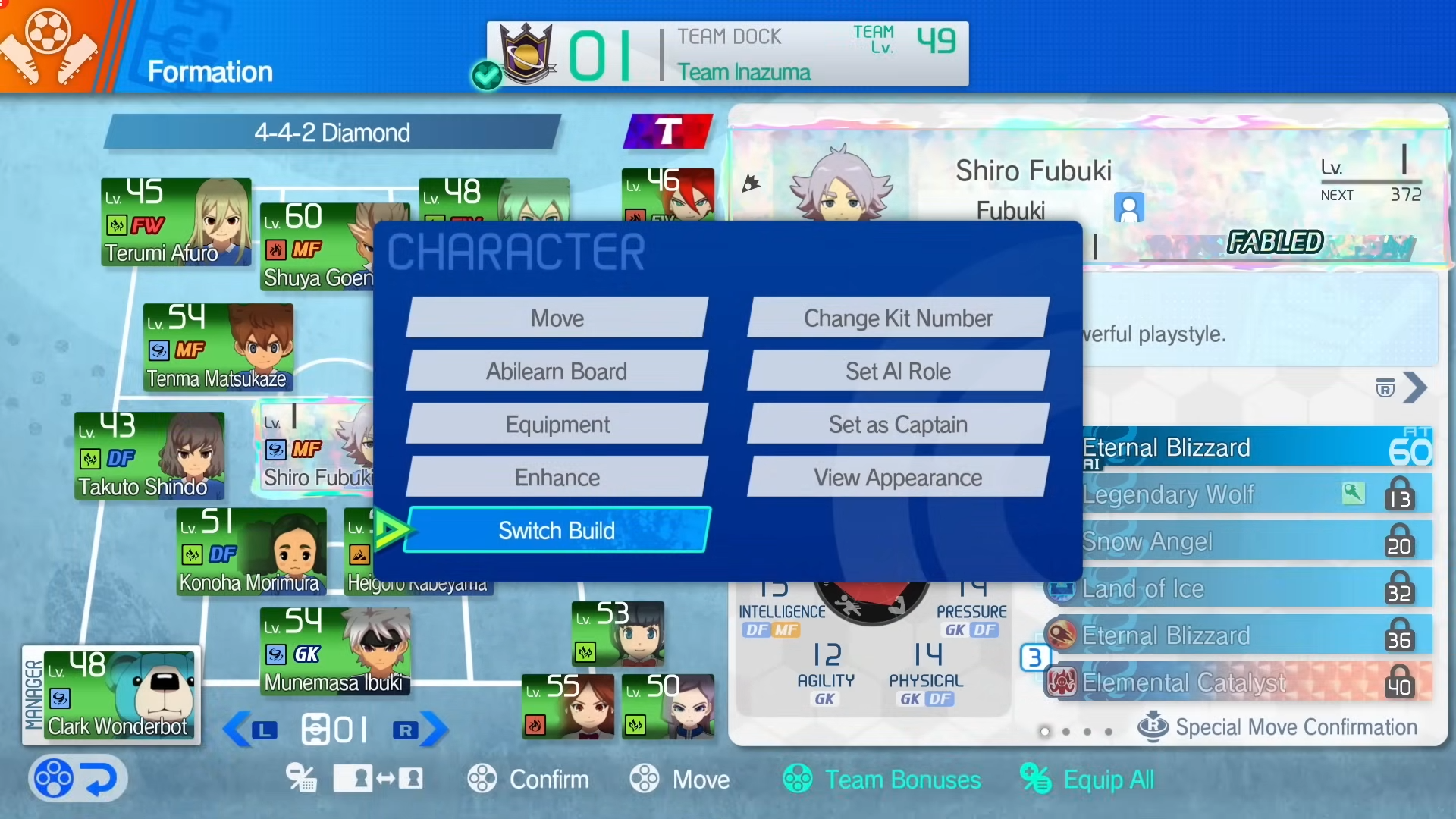Choose the Enhance option
The height and width of the screenshot is (819, 1456).
tap(557, 478)
